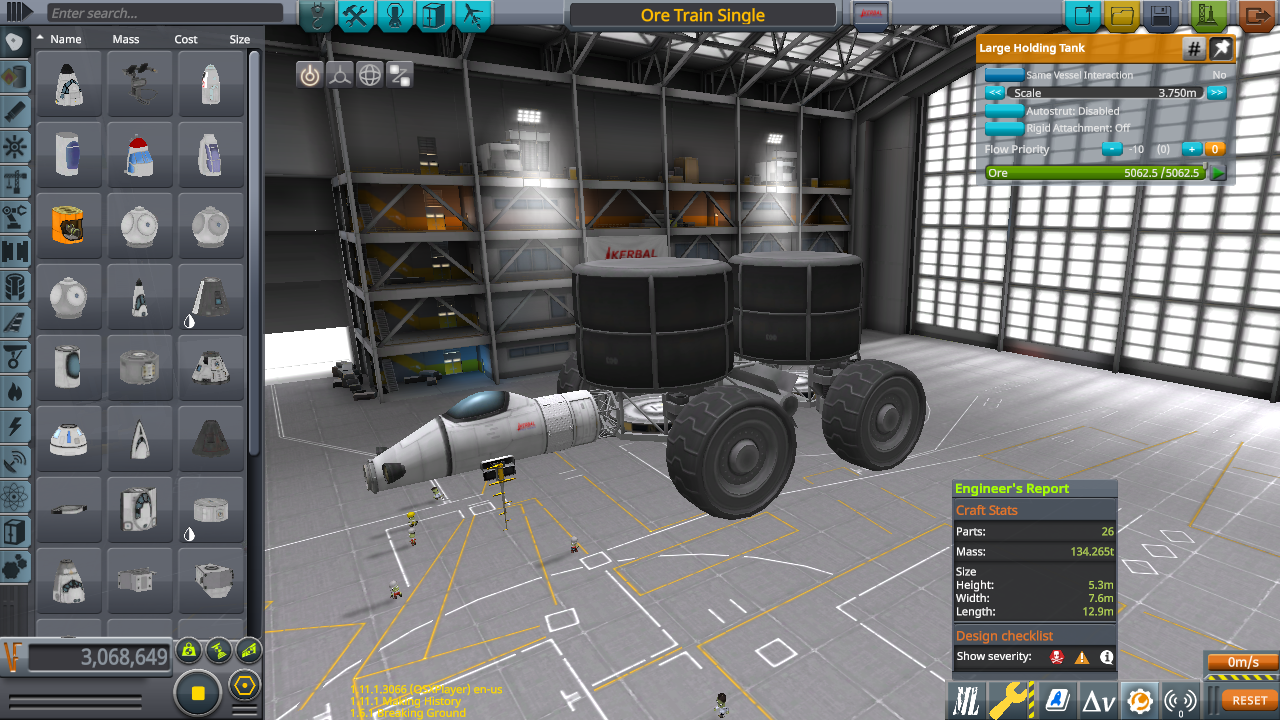Click >> to increase the tank Scale
The width and height of the screenshot is (1280, 720).
pos(1219,92)
